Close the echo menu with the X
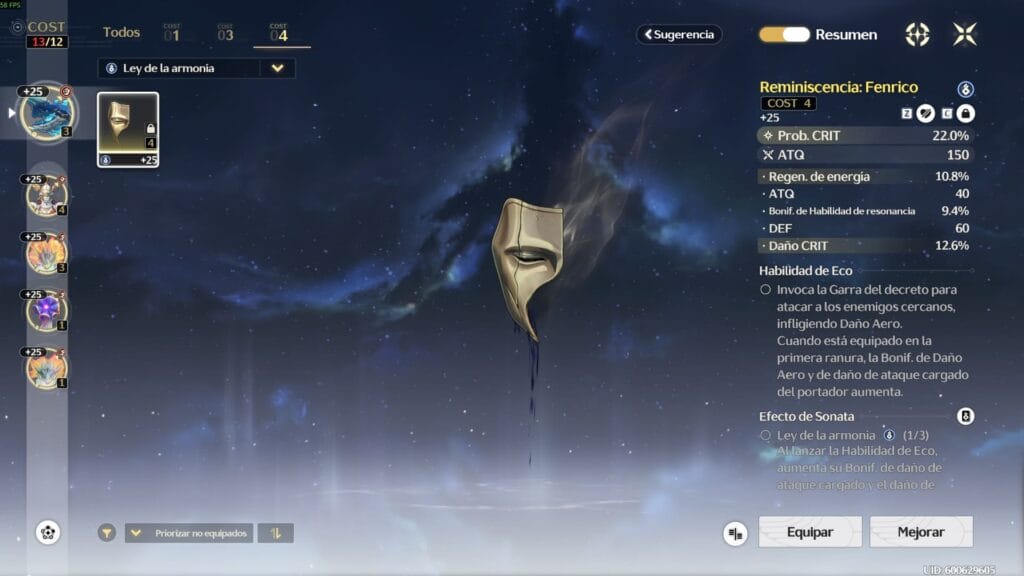 965,34
